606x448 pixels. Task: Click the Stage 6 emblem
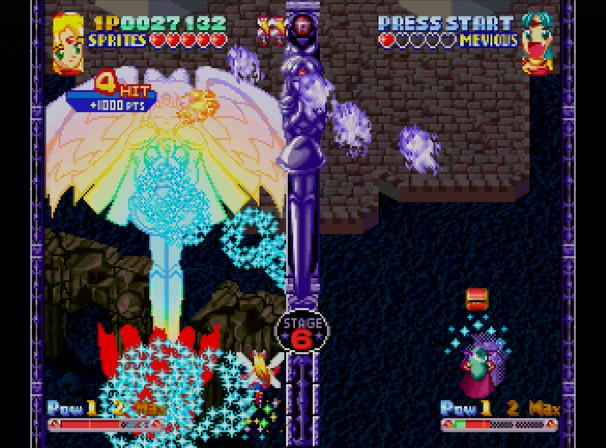tap(301, 331)
